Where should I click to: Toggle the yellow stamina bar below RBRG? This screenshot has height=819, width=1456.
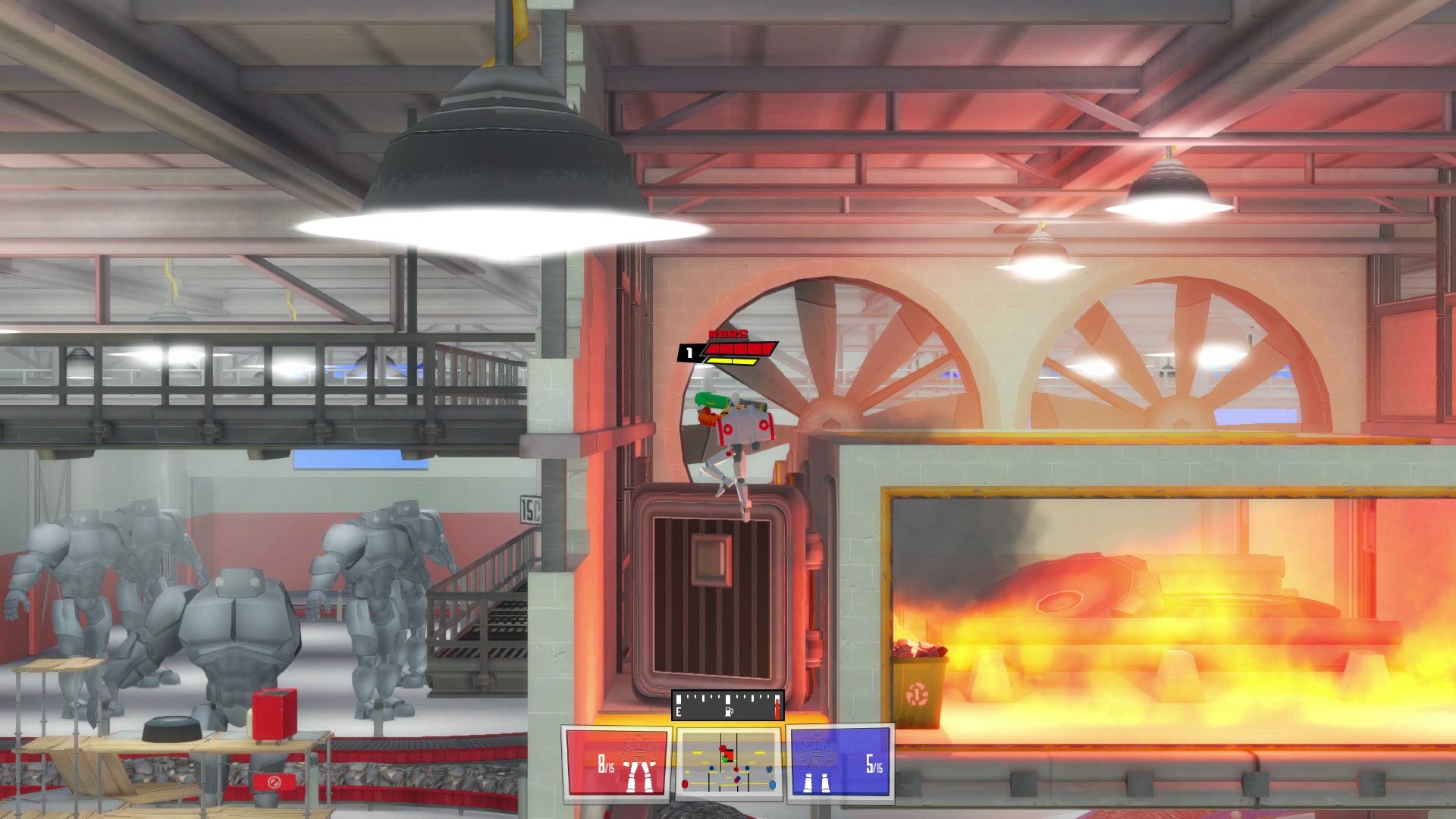730,361
